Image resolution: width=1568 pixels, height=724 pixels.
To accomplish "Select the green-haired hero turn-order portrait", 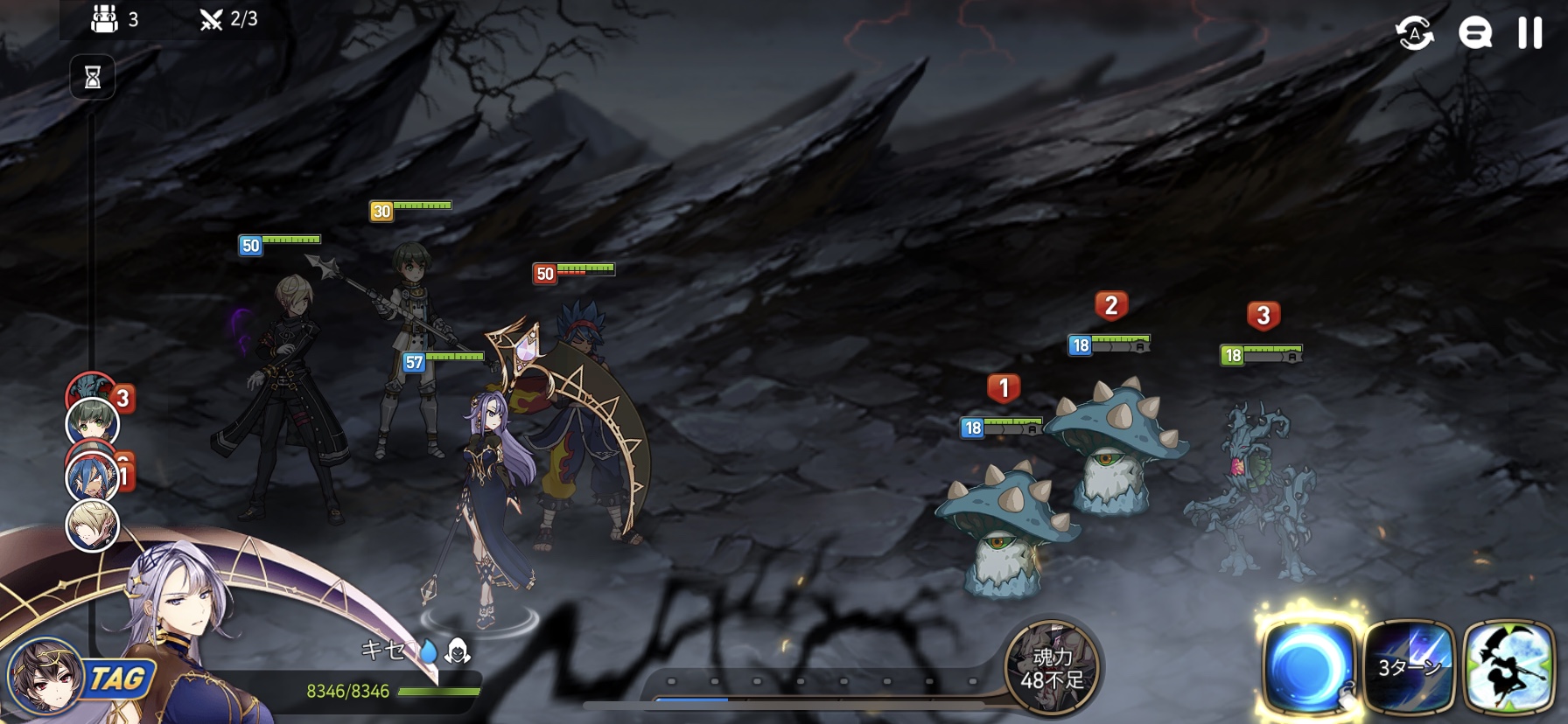I will pos(93,423).
